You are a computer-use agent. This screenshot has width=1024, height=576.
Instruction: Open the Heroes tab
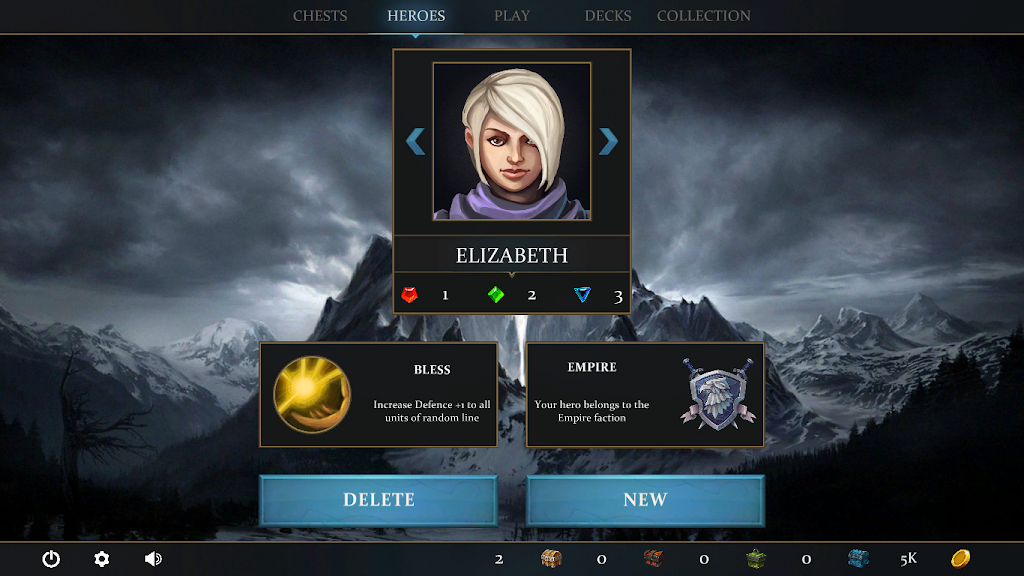pyautogui.click(x=416, y=16)
